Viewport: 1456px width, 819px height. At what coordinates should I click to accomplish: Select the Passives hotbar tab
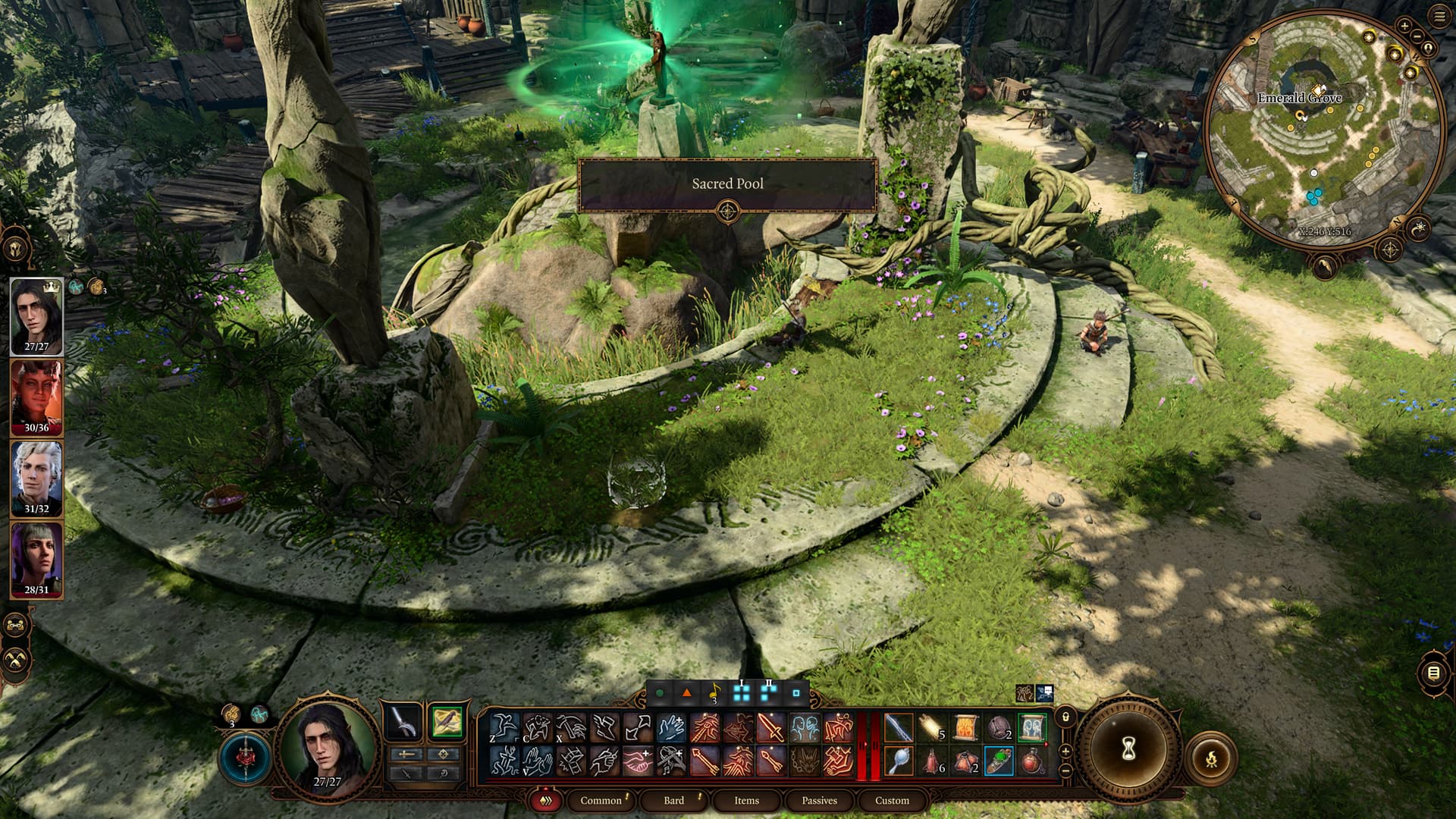pos(819,801)
